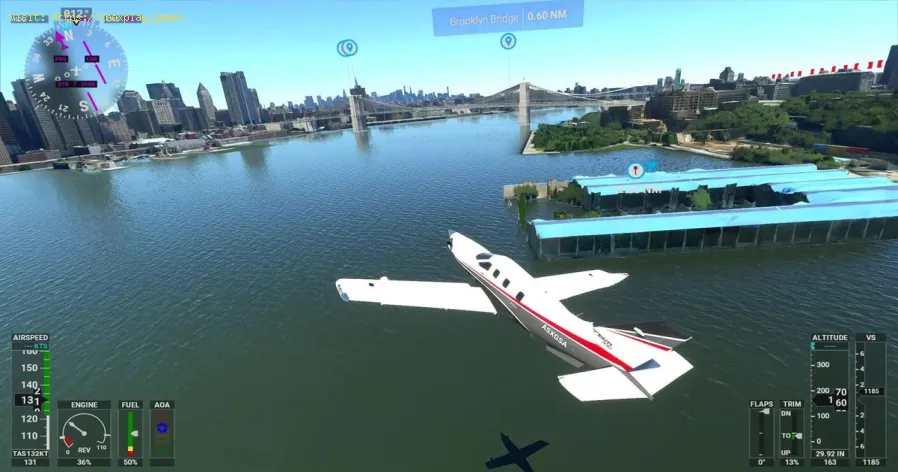Image resolution: width=898 pixels, height=472 pixels.
Task: Click the white landmark marker over the pier
Action: click(635, 170)
